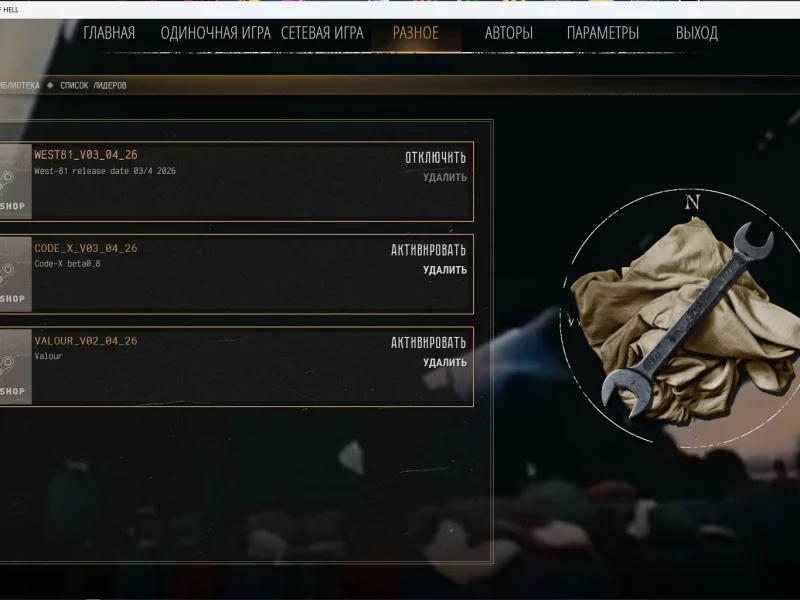
Task: Open ПАРАМЕТРЫ settings tab
Action: [603, 33]
